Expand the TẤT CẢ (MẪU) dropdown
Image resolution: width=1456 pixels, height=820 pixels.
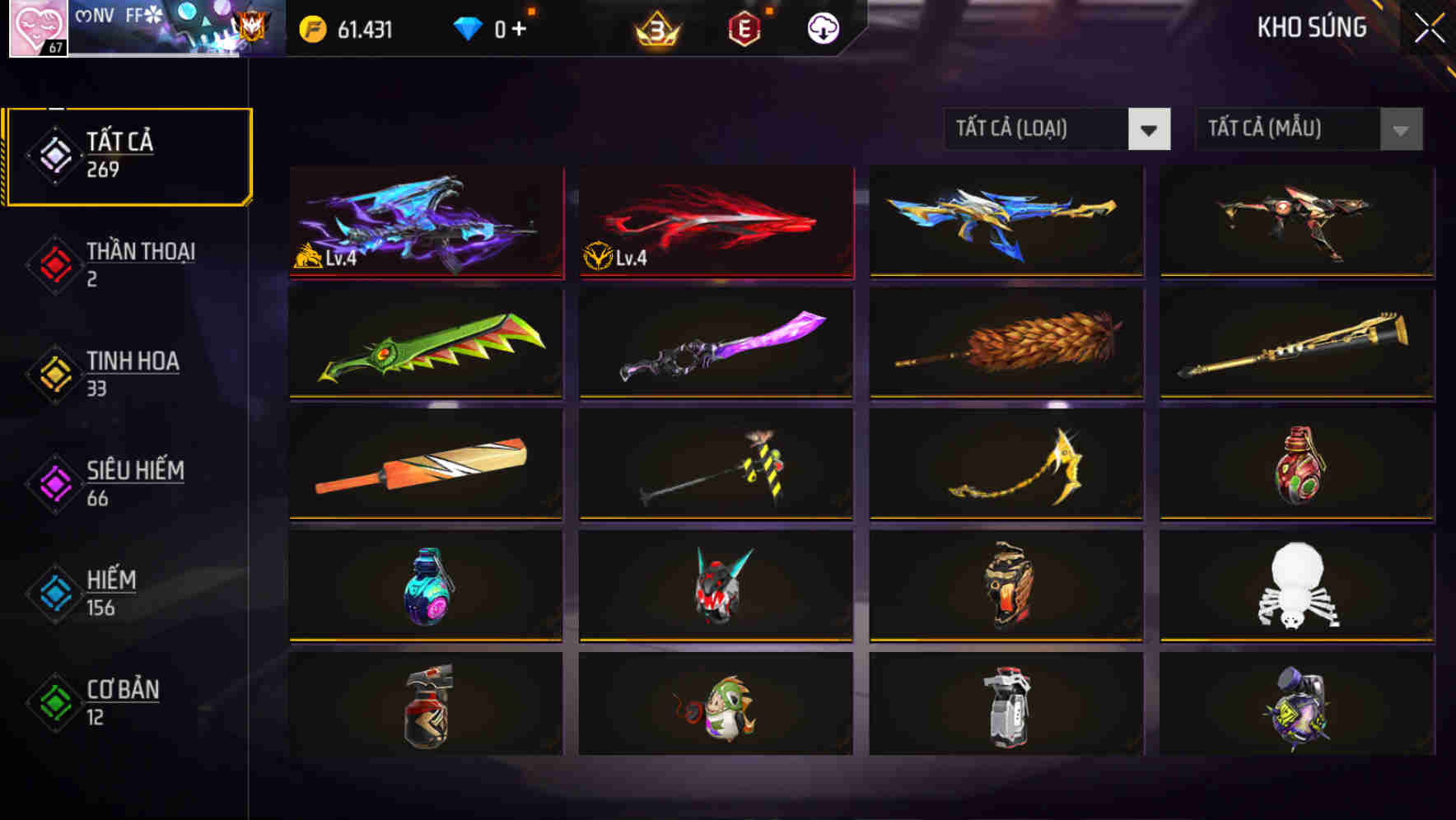coord(1289,129)
